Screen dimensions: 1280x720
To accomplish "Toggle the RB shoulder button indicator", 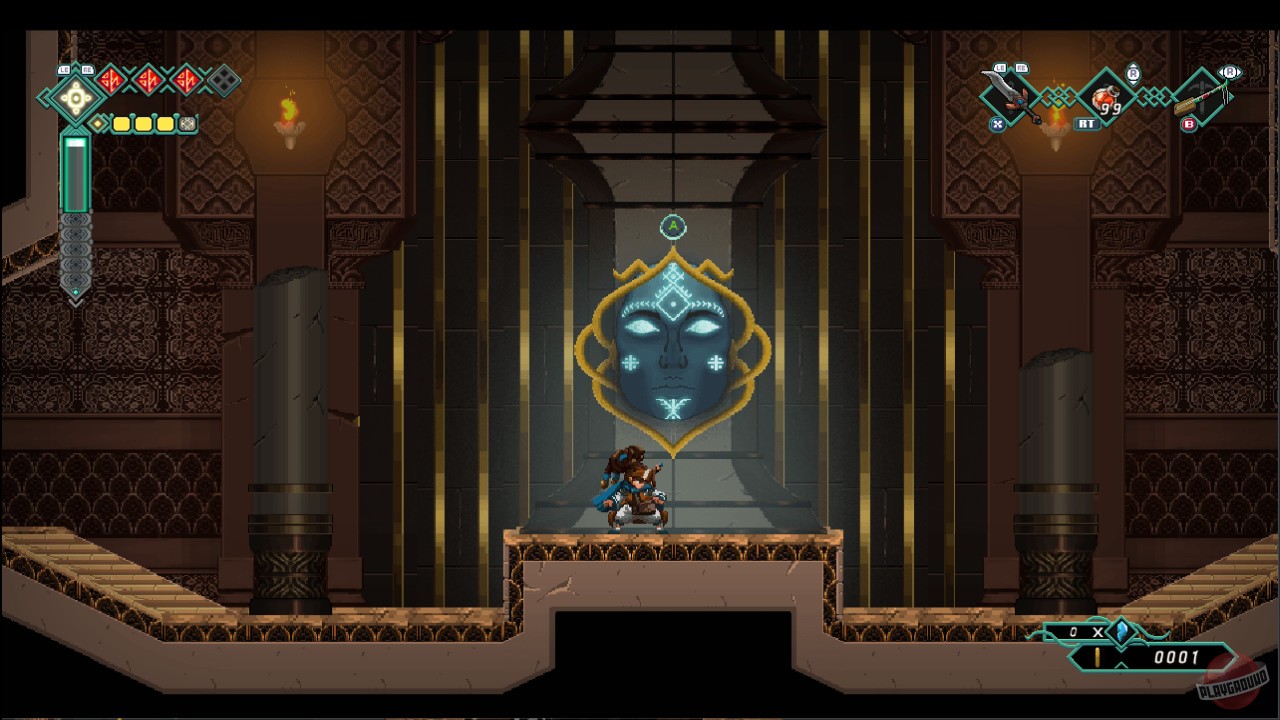I will pyautogui.click(x=87, y=70).
